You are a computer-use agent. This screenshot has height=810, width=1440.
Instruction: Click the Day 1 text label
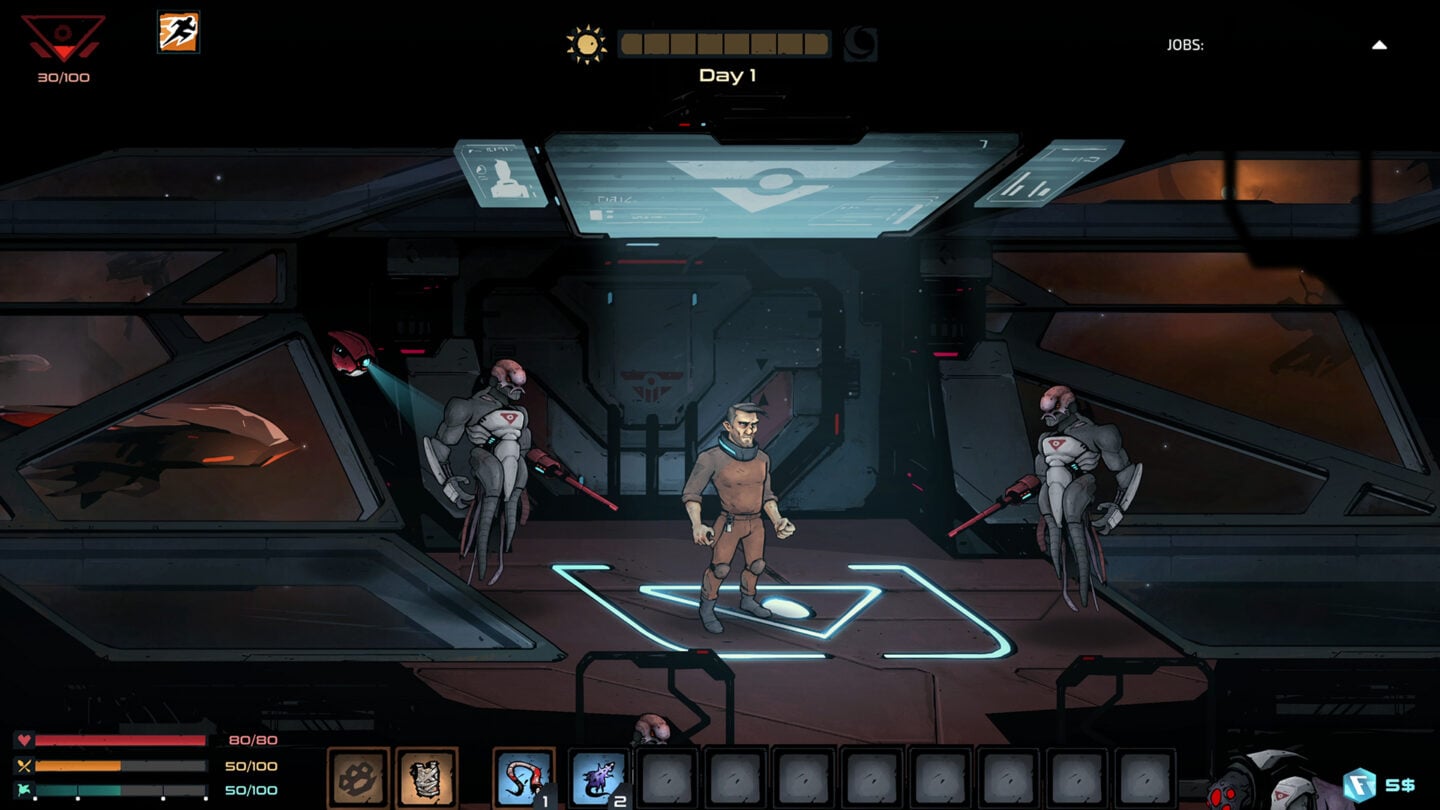tap(728, 76)
